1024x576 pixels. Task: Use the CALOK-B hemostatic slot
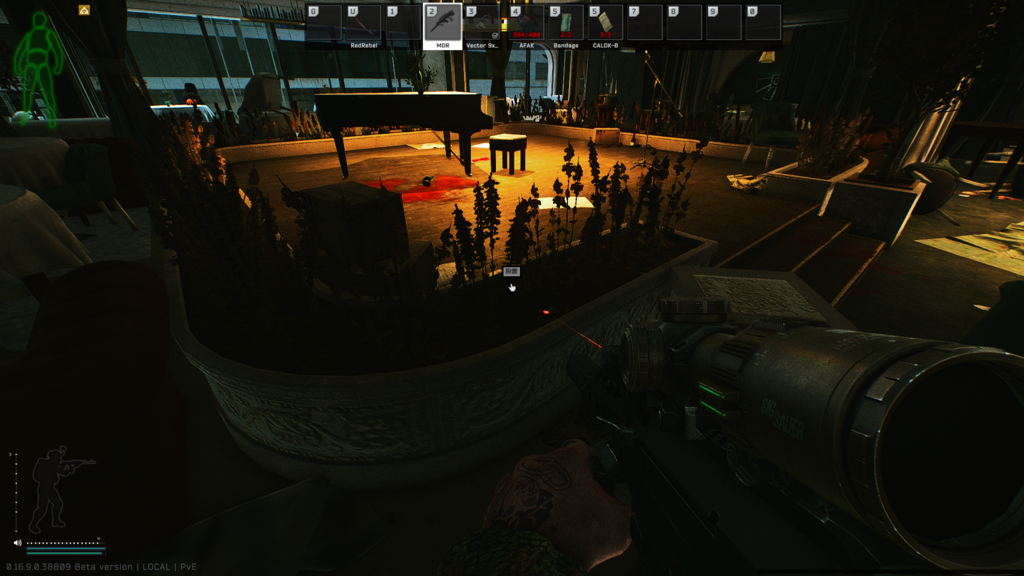click(605, 23)
